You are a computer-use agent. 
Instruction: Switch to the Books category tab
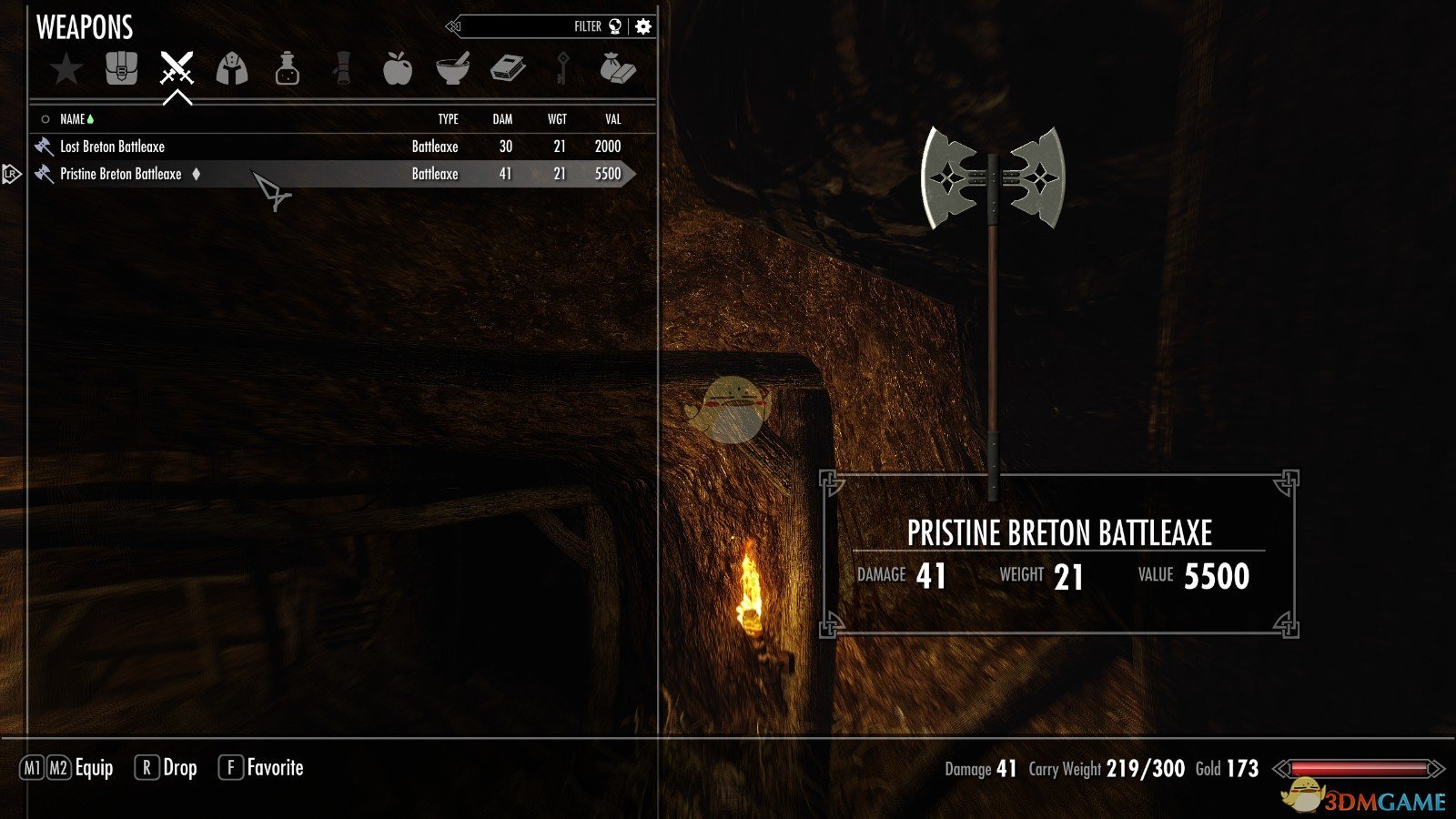(508, 69)
